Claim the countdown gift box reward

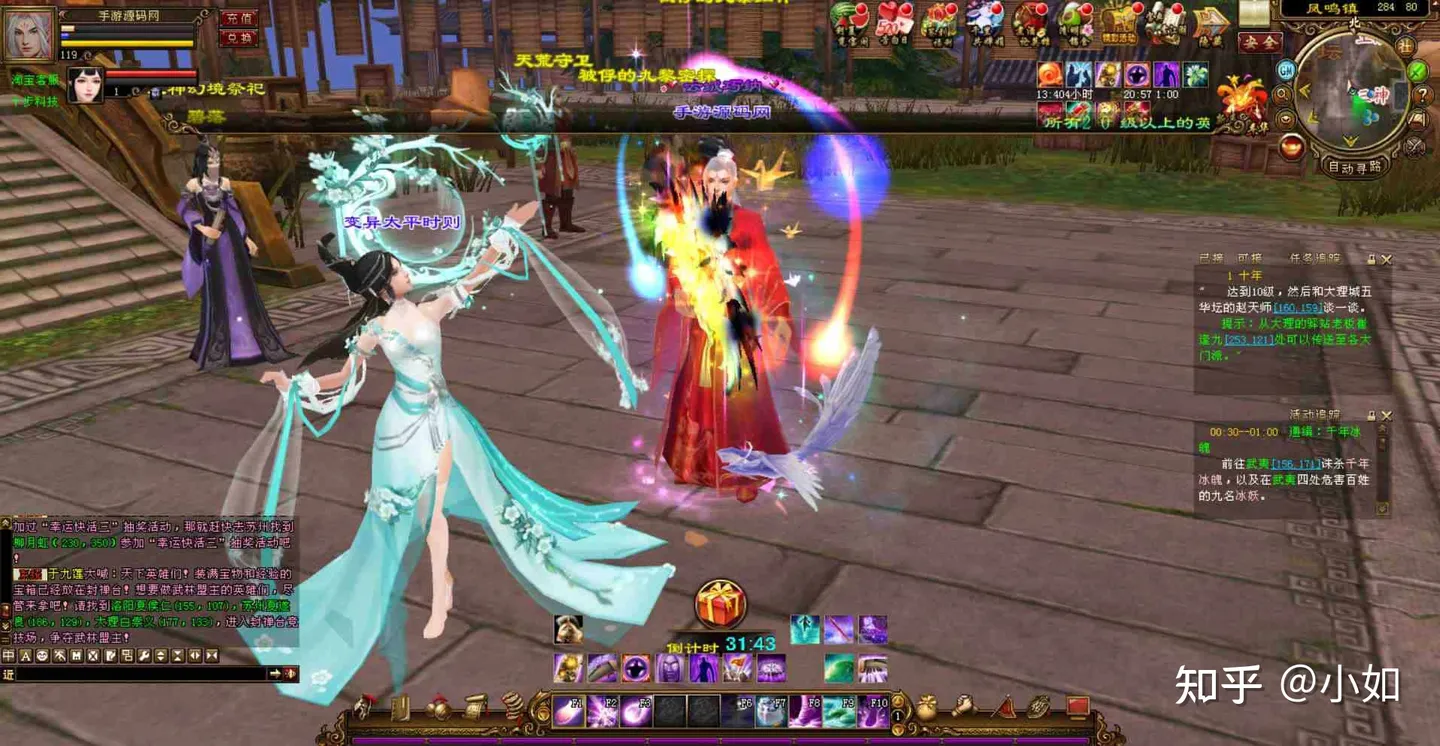tap(721, 604)
